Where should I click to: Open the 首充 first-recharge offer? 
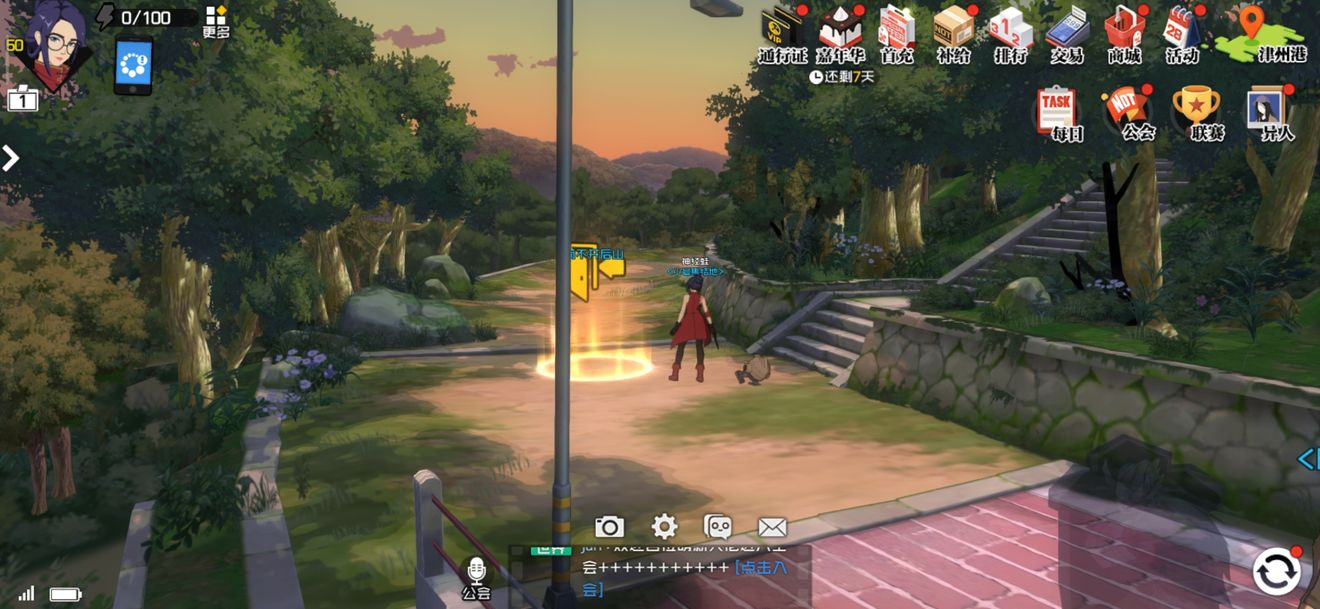click(x=896, y=31)
